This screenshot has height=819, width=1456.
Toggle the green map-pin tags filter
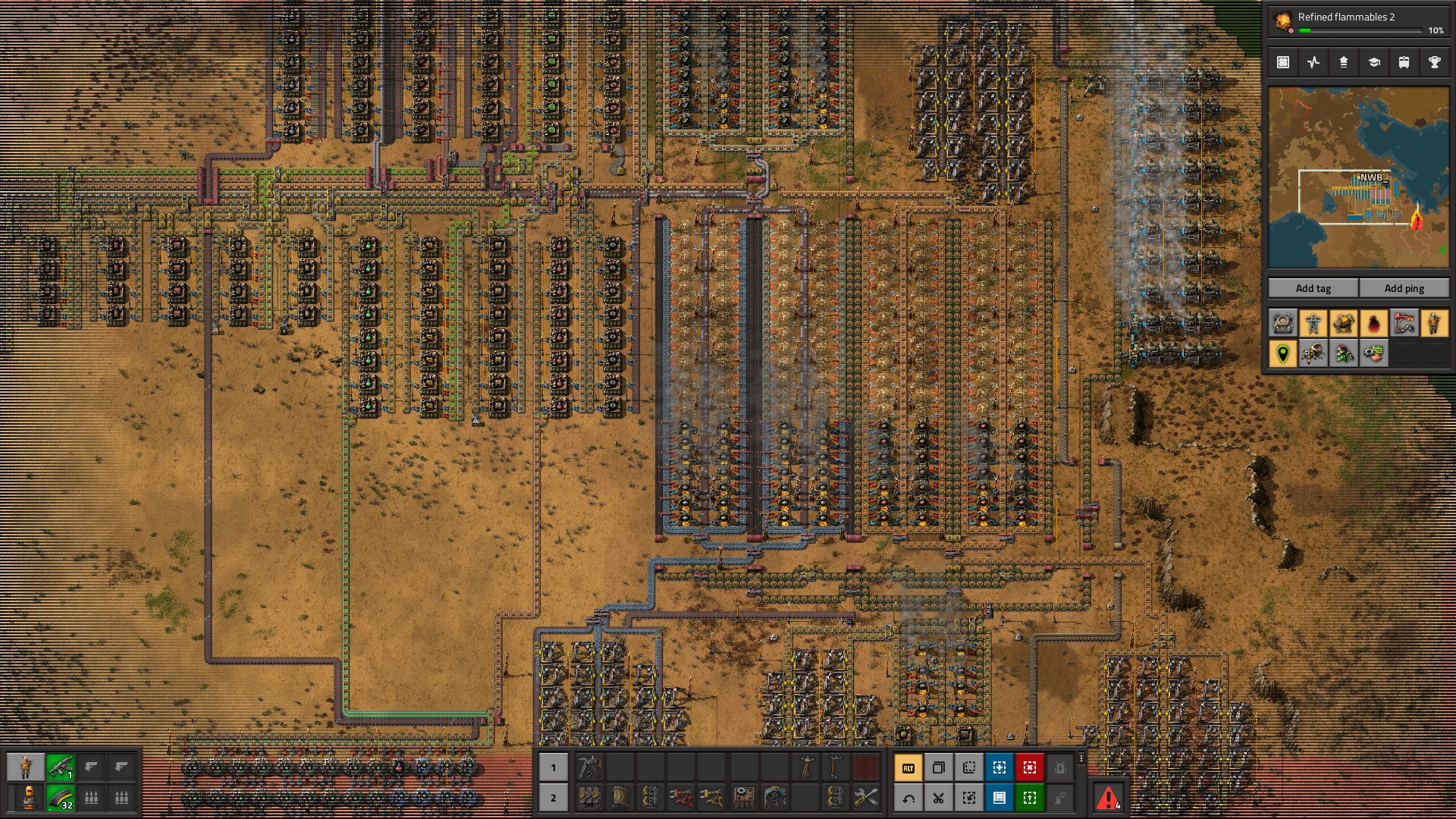1283,353
